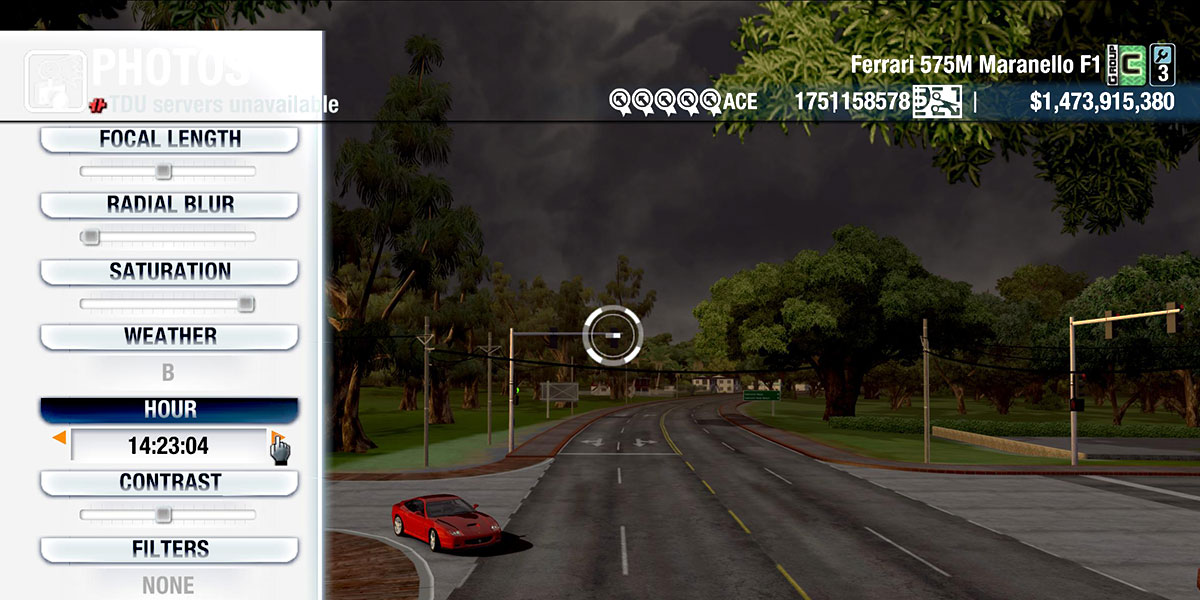Select the Contrast option
Viewport: 1200px width, 600px height.
click(x=169, y=483)
